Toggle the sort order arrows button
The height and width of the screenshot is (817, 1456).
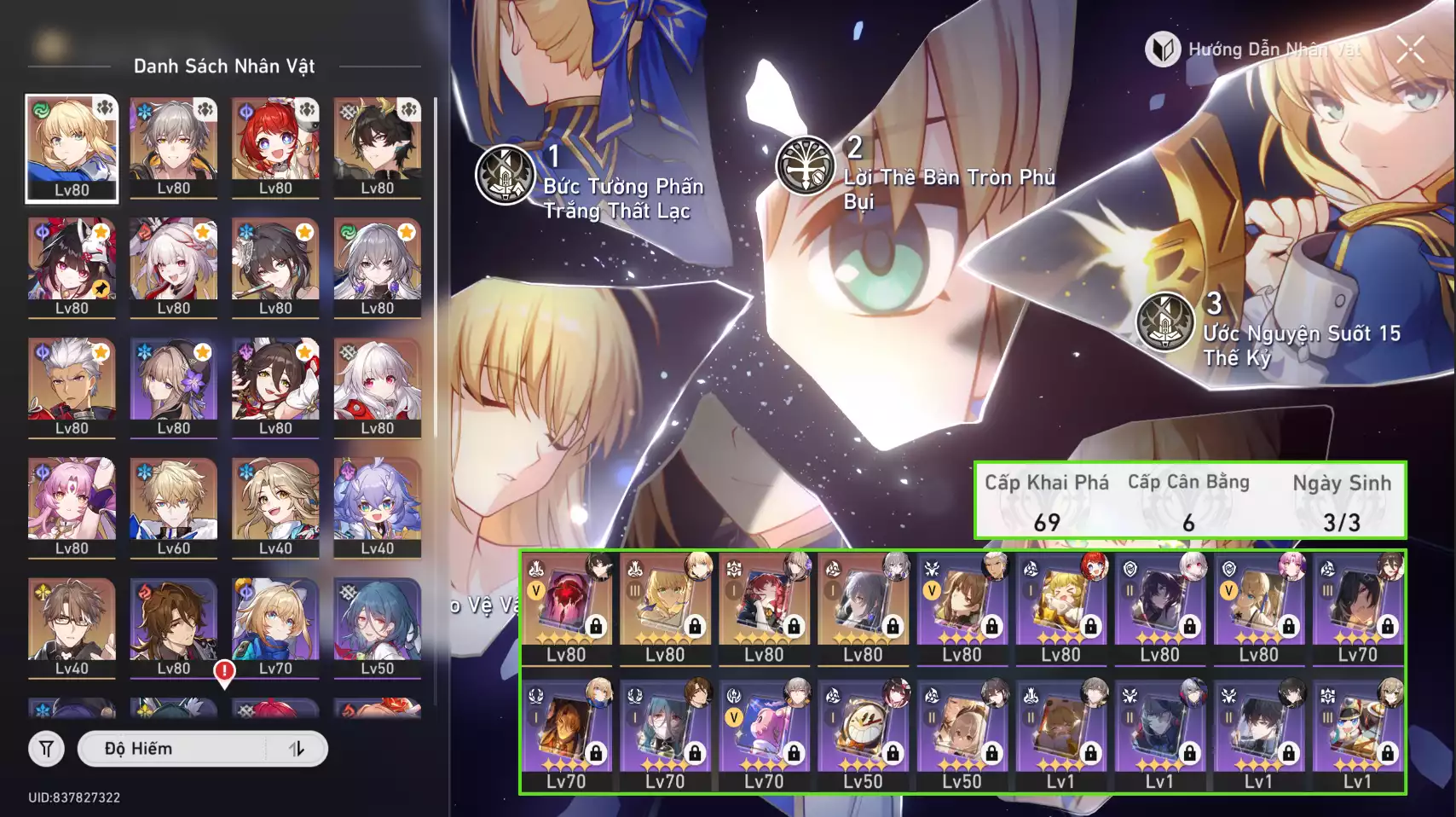[x=297, y=749]
